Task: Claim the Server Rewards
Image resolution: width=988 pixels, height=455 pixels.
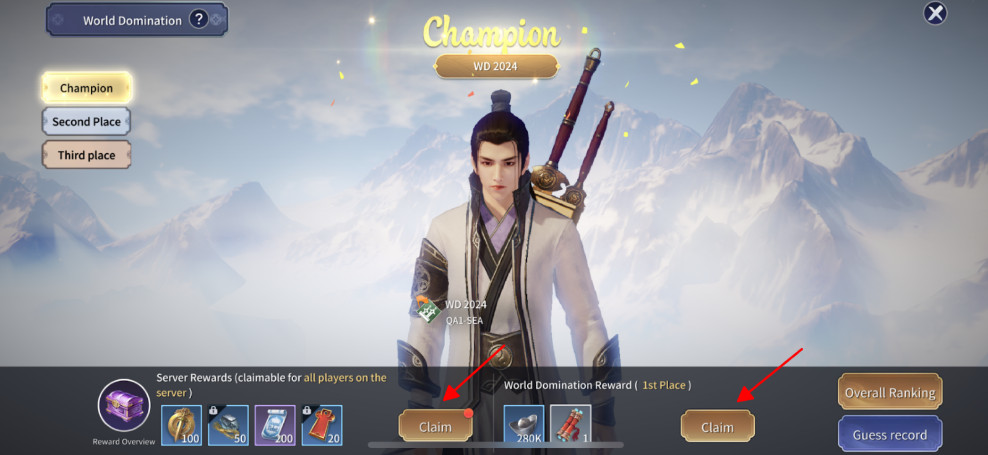Action: pos(435,426)
